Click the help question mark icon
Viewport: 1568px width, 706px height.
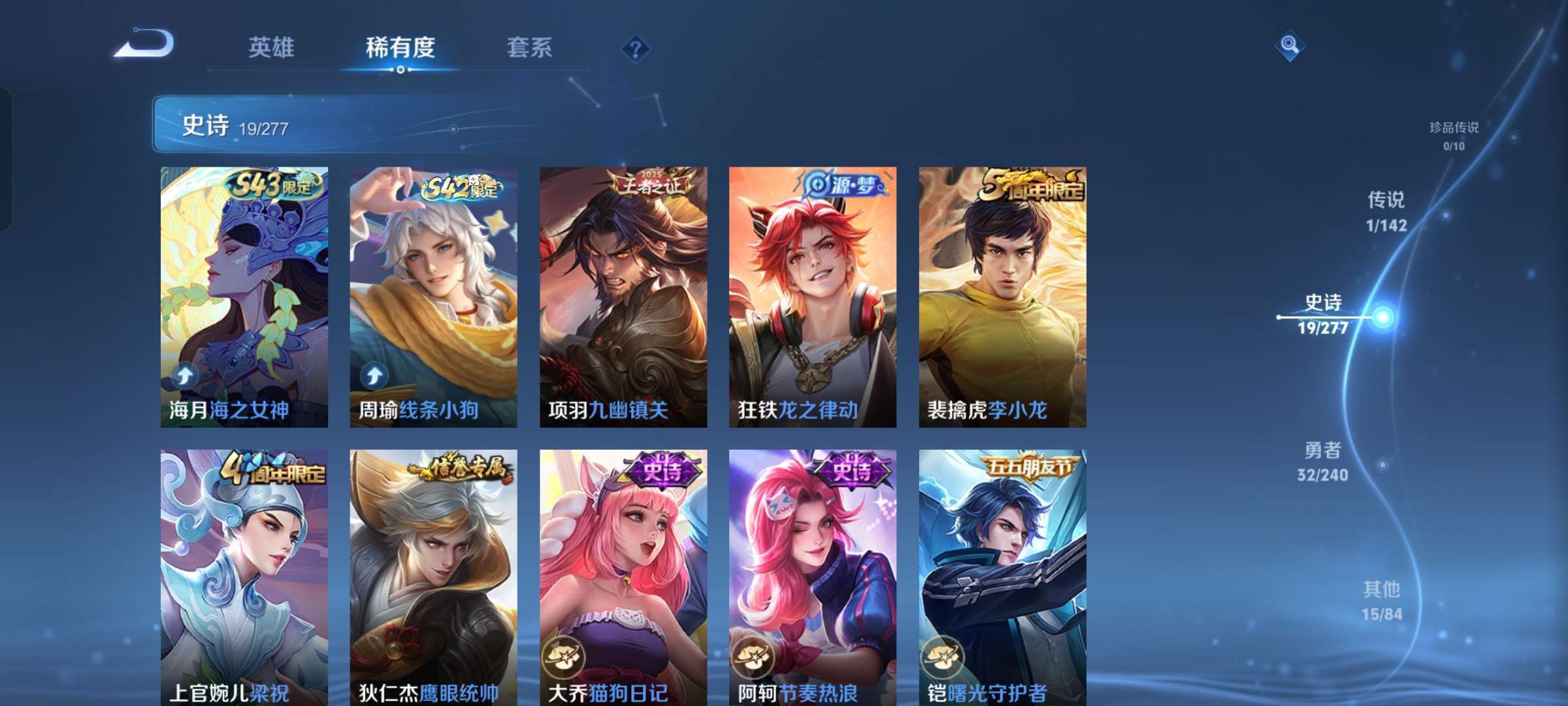pyautogui.click(x=637, y=47)
